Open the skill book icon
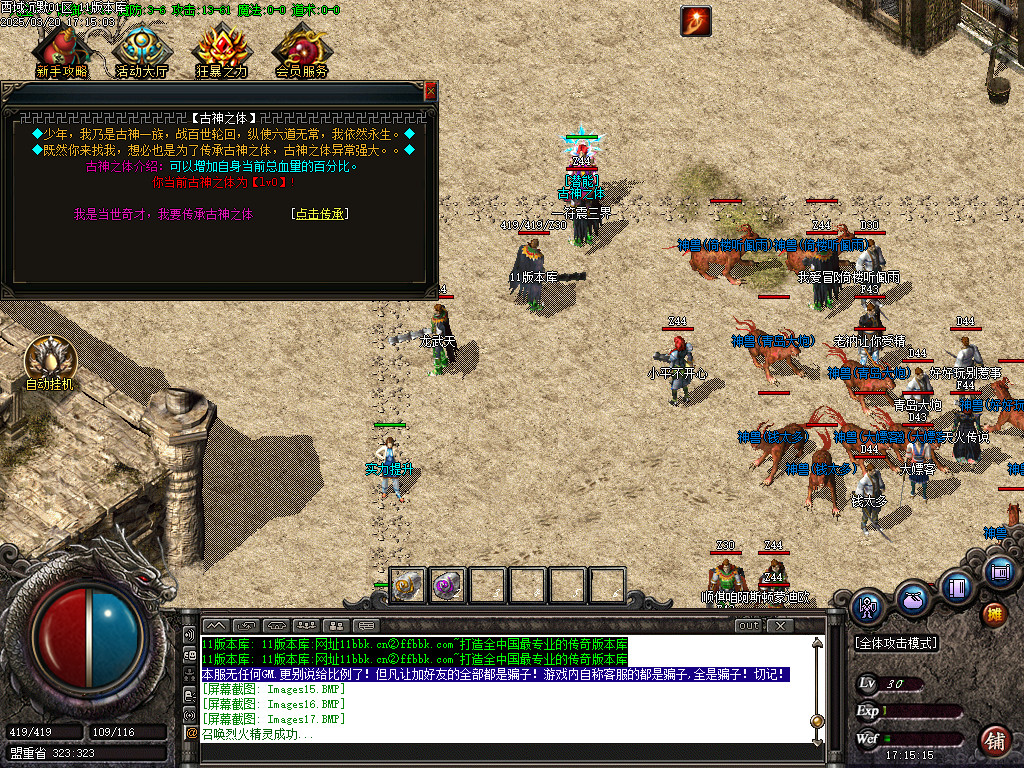The height and width of the screenshot is (768, 1024). tap(957, 586)
